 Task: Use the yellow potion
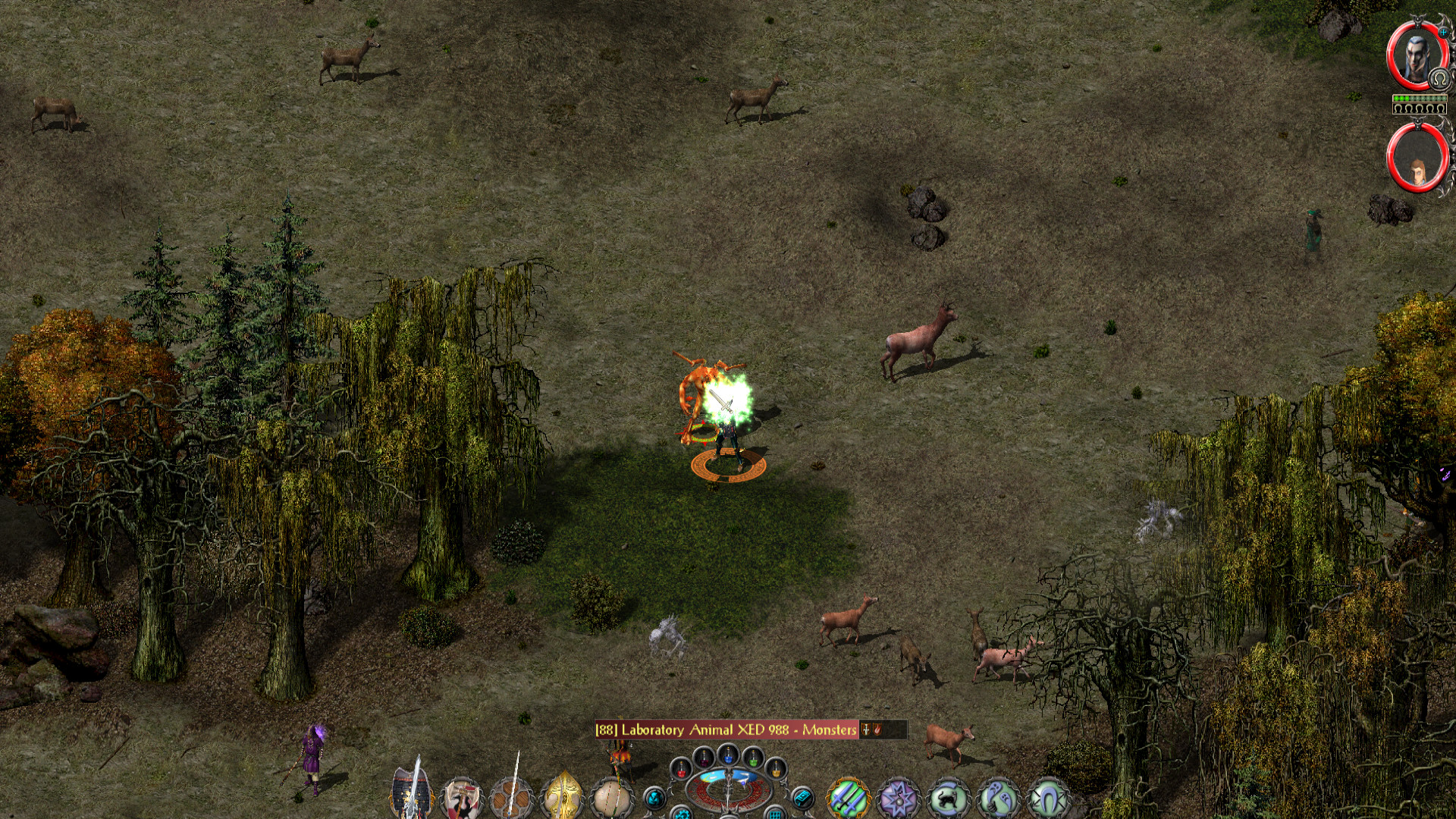pos(775,769)
